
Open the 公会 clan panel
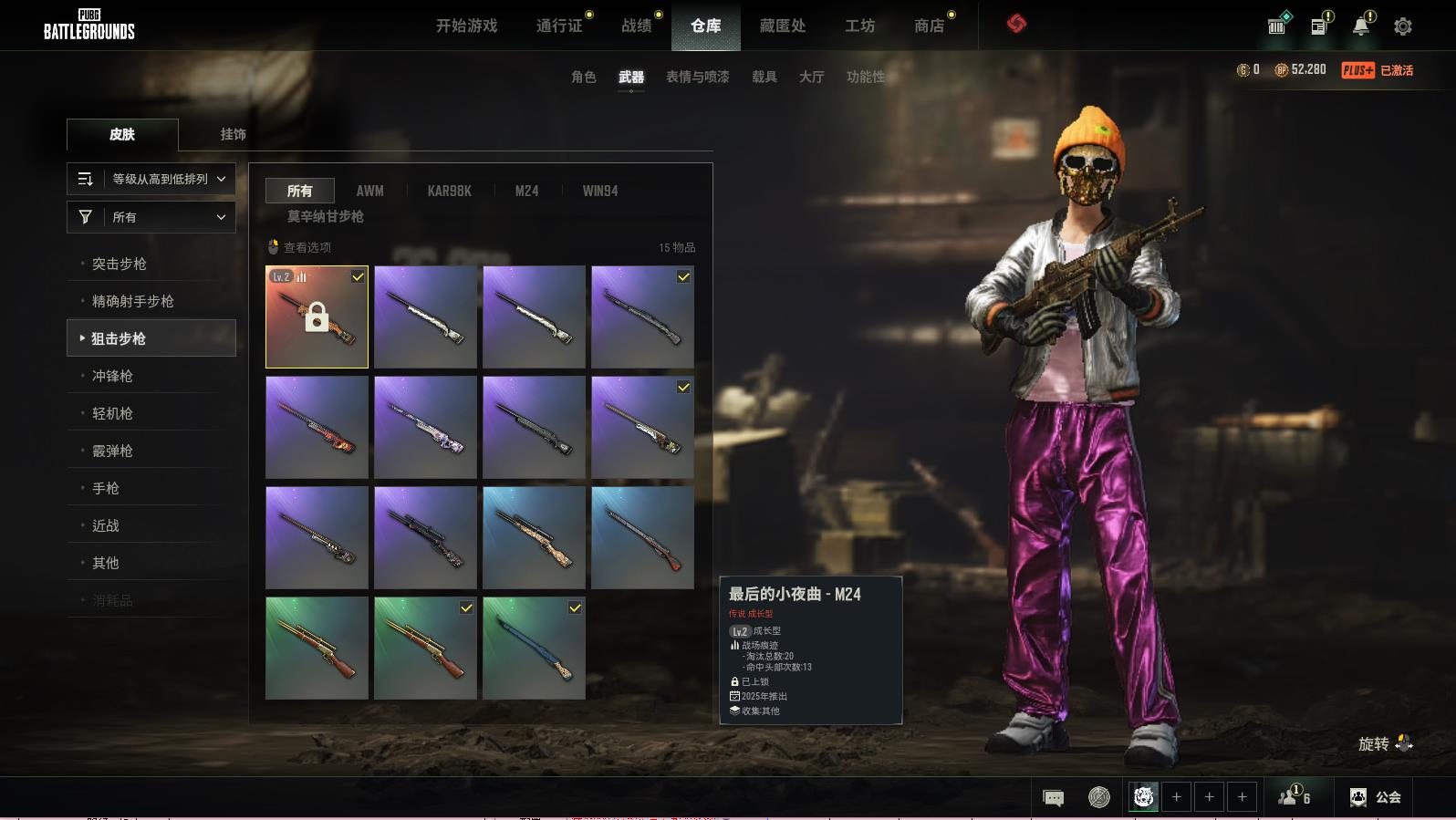click(x=1376, y=797)
